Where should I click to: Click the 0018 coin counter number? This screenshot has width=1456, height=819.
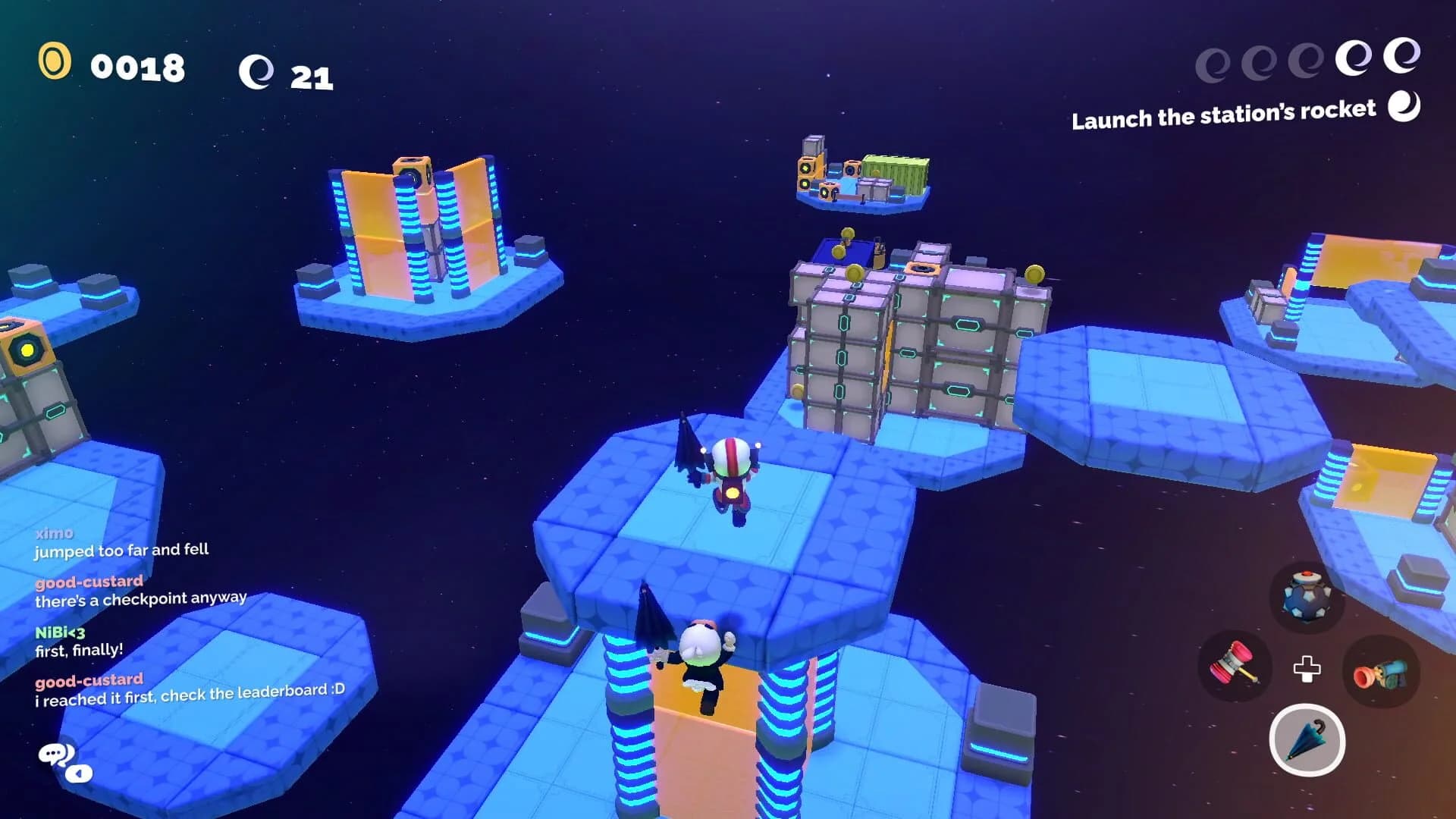pyautogui.click(x=136, y=68)
